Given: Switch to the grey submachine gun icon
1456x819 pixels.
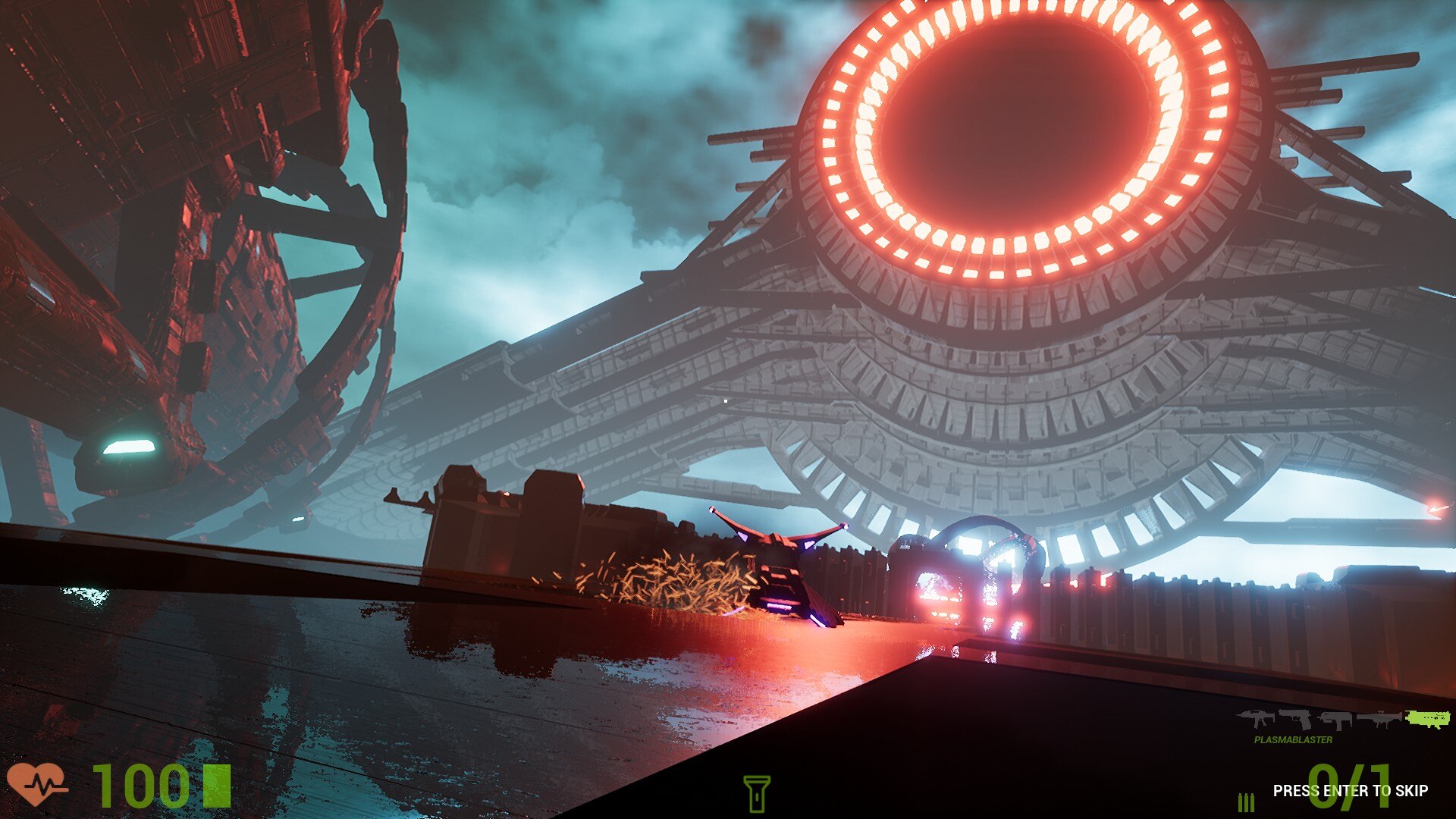Looking at the screenshot, I should (1335, 719).
